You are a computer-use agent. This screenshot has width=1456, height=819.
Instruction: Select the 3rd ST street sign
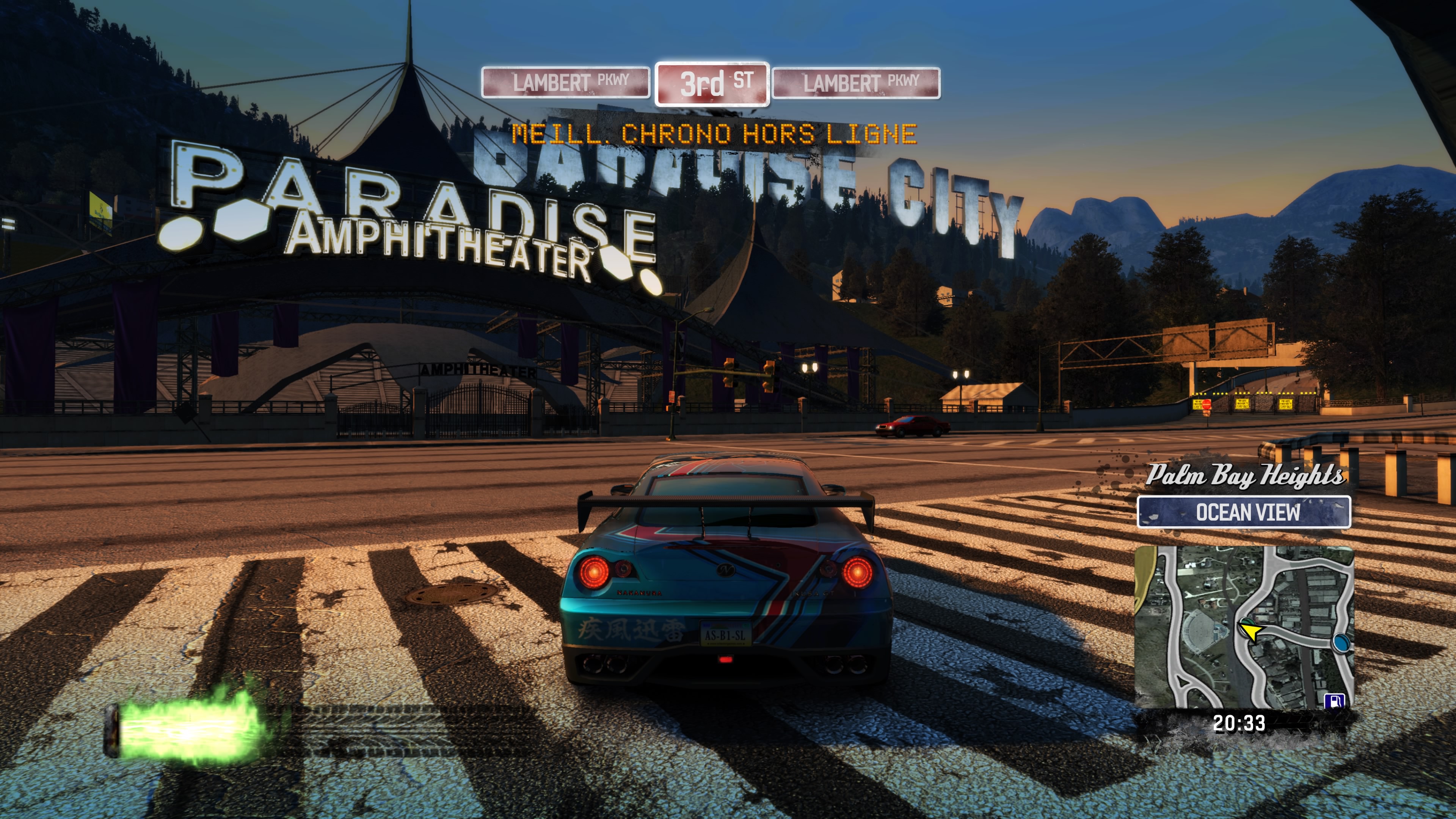[x=712, y=84]
